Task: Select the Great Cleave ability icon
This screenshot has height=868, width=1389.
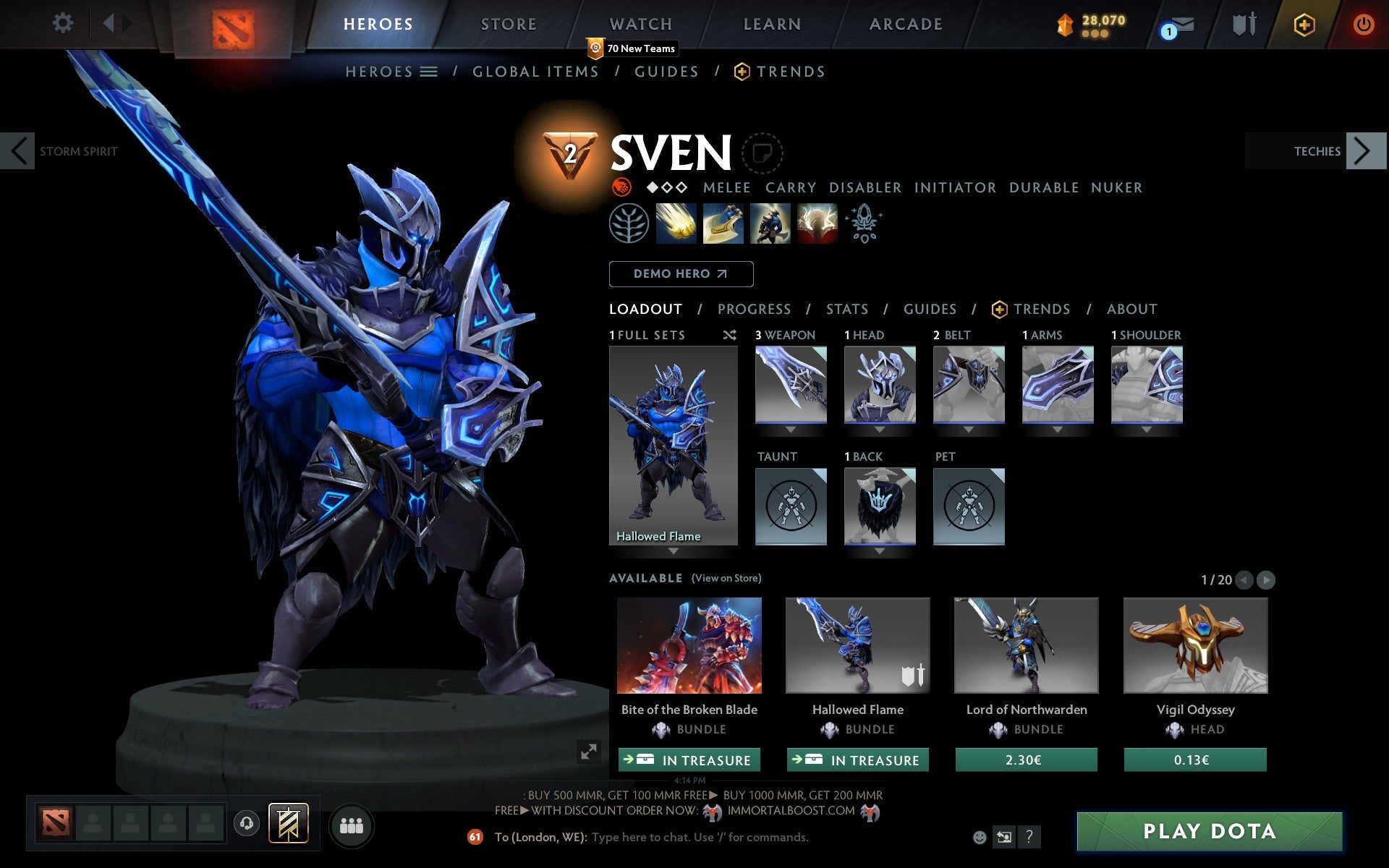Action: click(723, 224)
